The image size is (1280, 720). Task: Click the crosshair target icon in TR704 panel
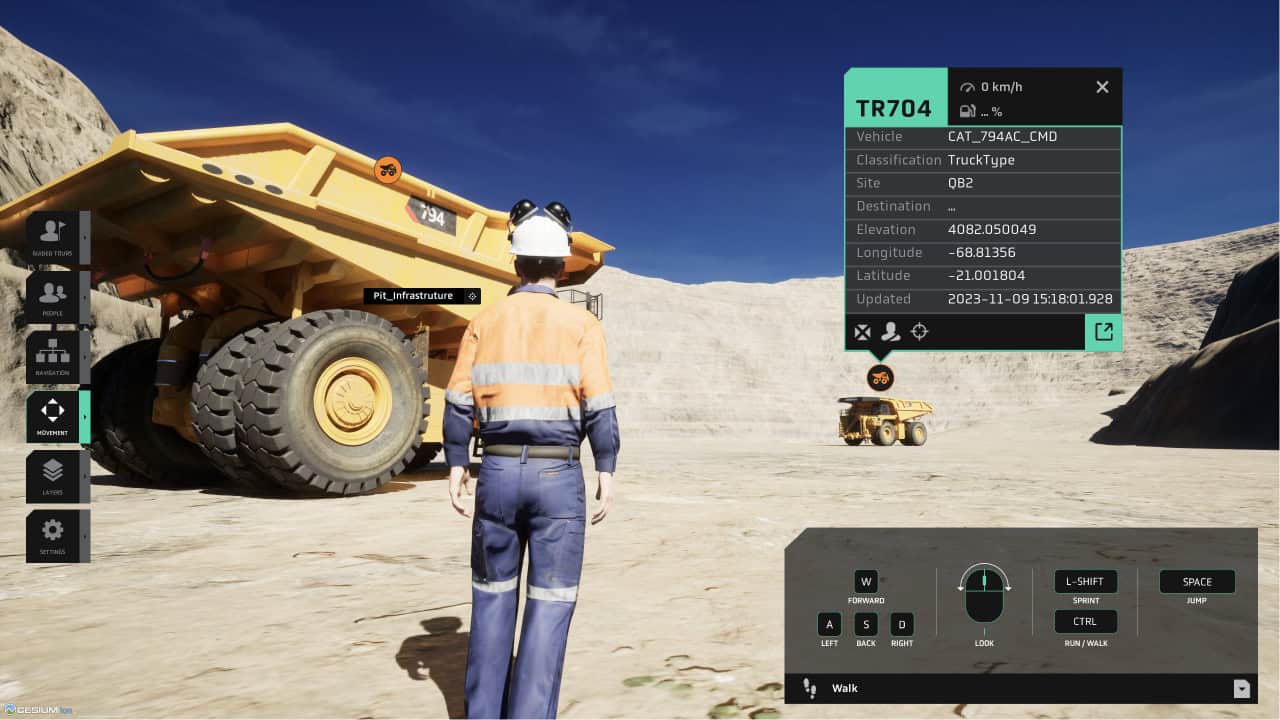pyautogui.click(x=920, y=332)
